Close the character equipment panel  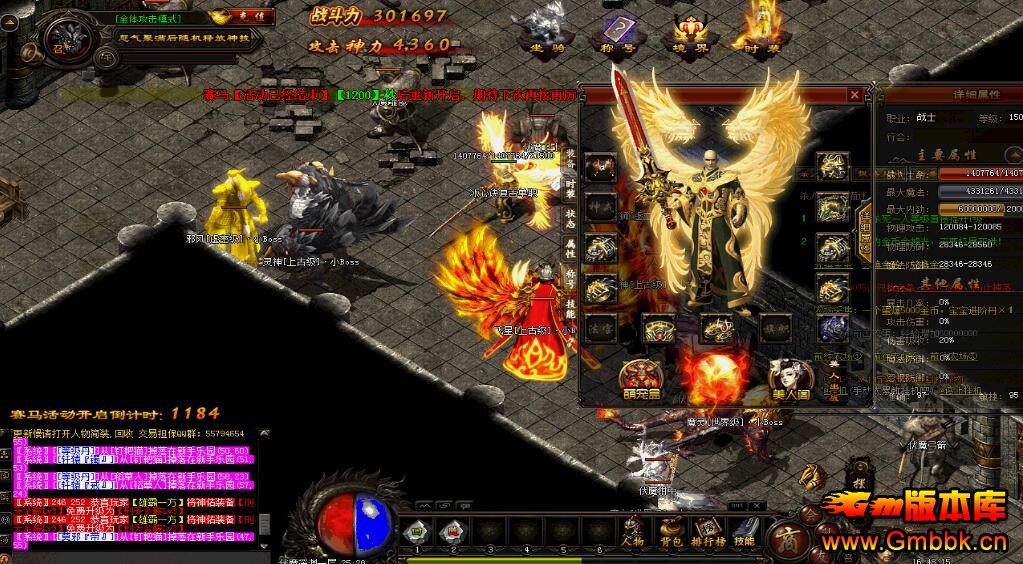(x=854, y=95)
